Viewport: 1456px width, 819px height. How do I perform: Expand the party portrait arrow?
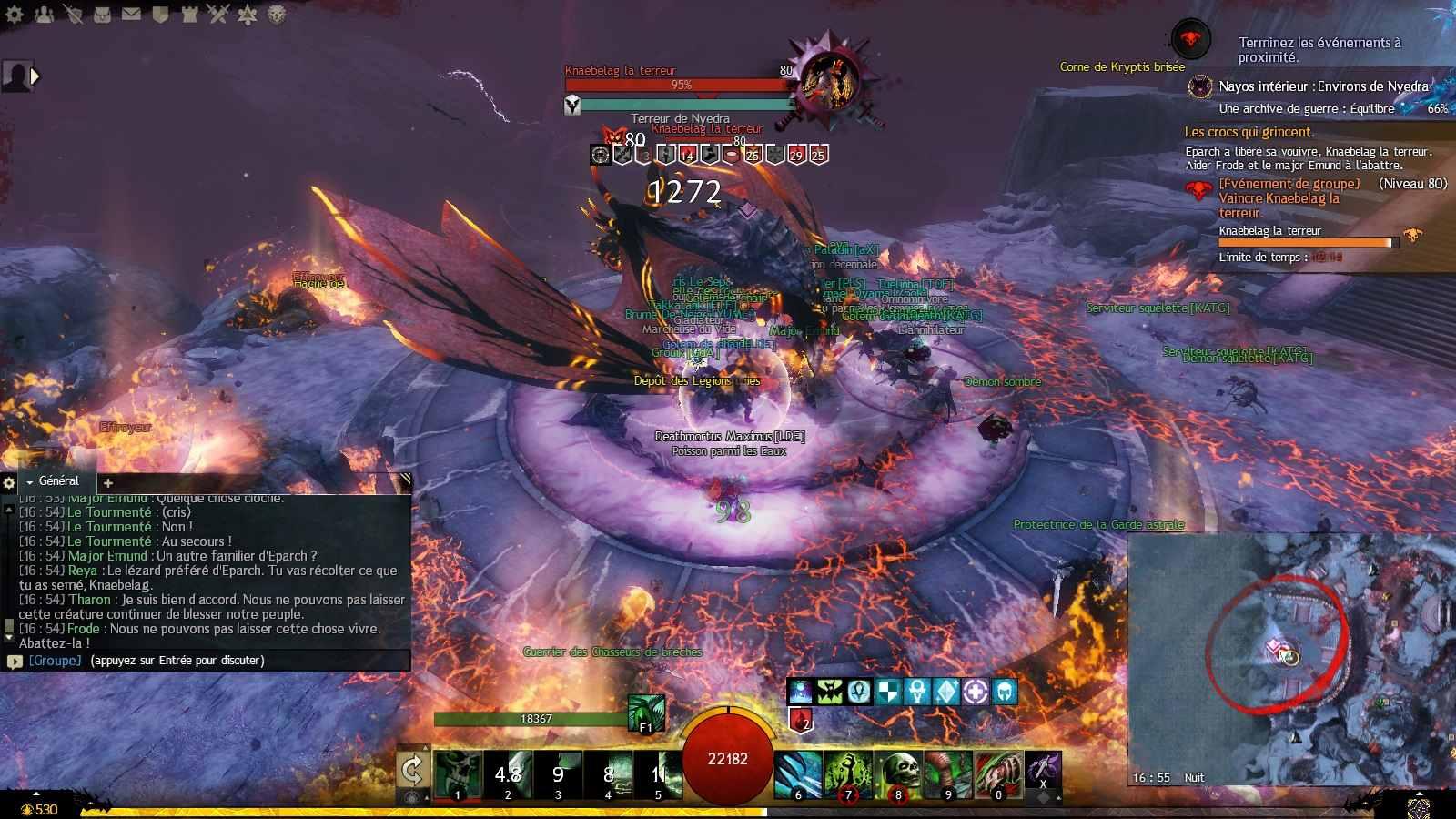(35, 76)
